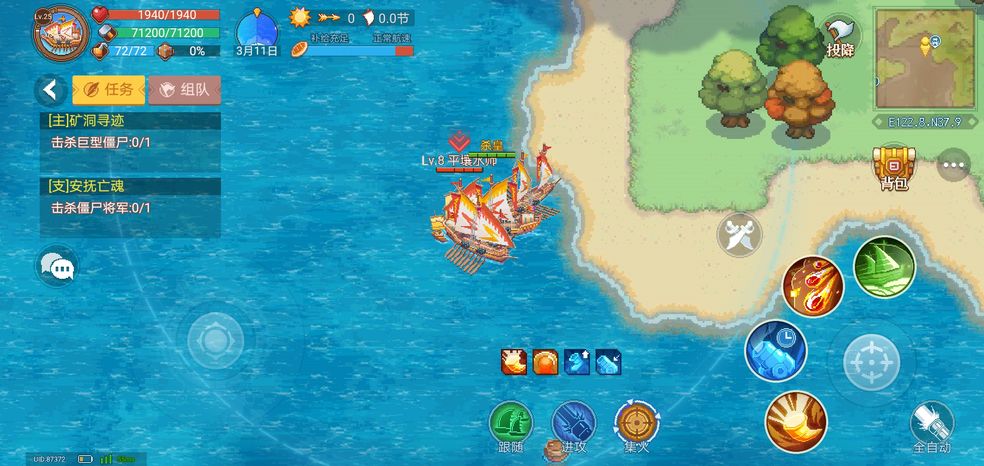
Task: Open the 任务 quest tab
Action: (x=108, y=90)
